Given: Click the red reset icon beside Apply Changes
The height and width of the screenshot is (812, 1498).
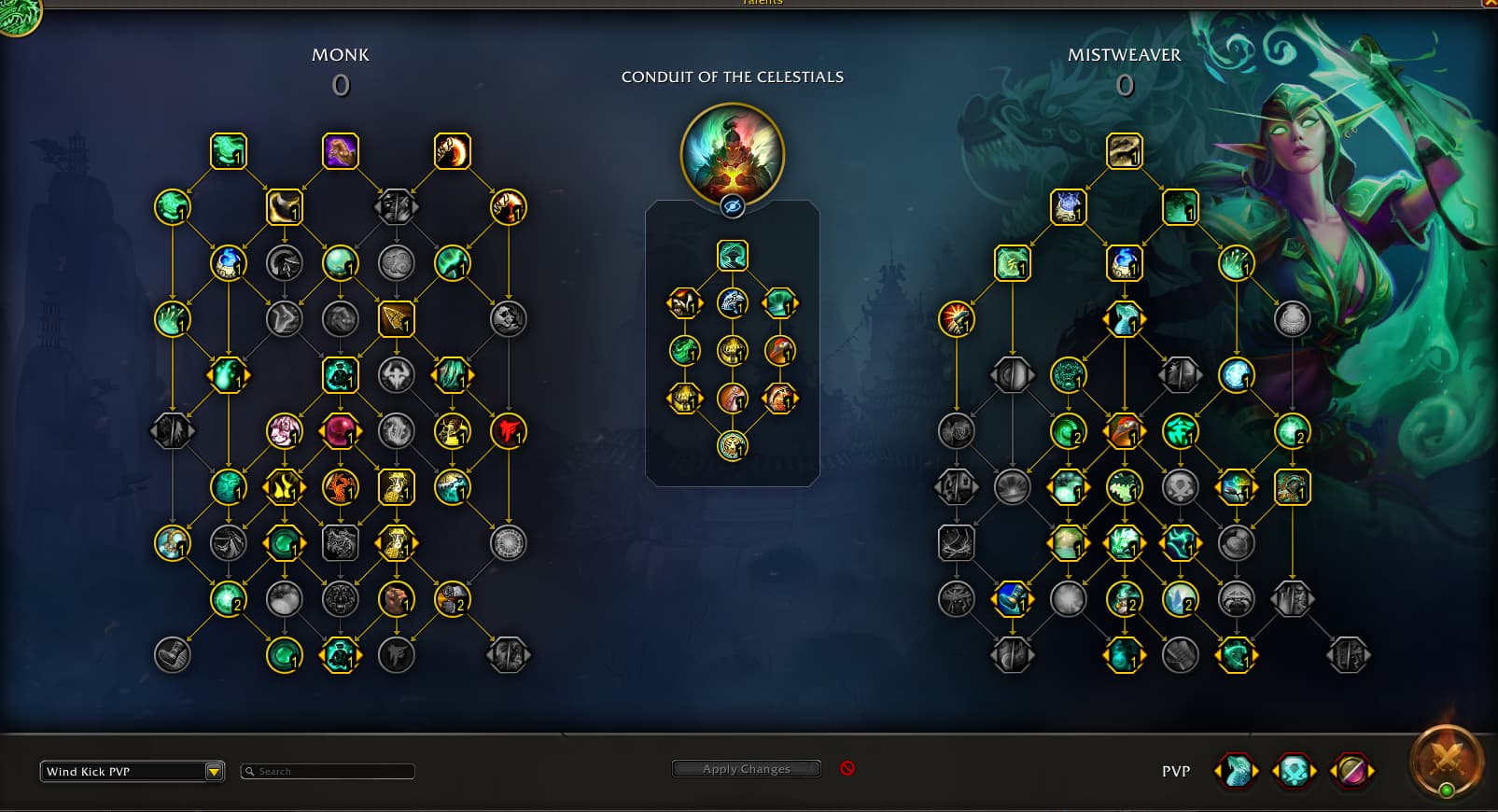Looking at the screenshot, I should [847, 768].
